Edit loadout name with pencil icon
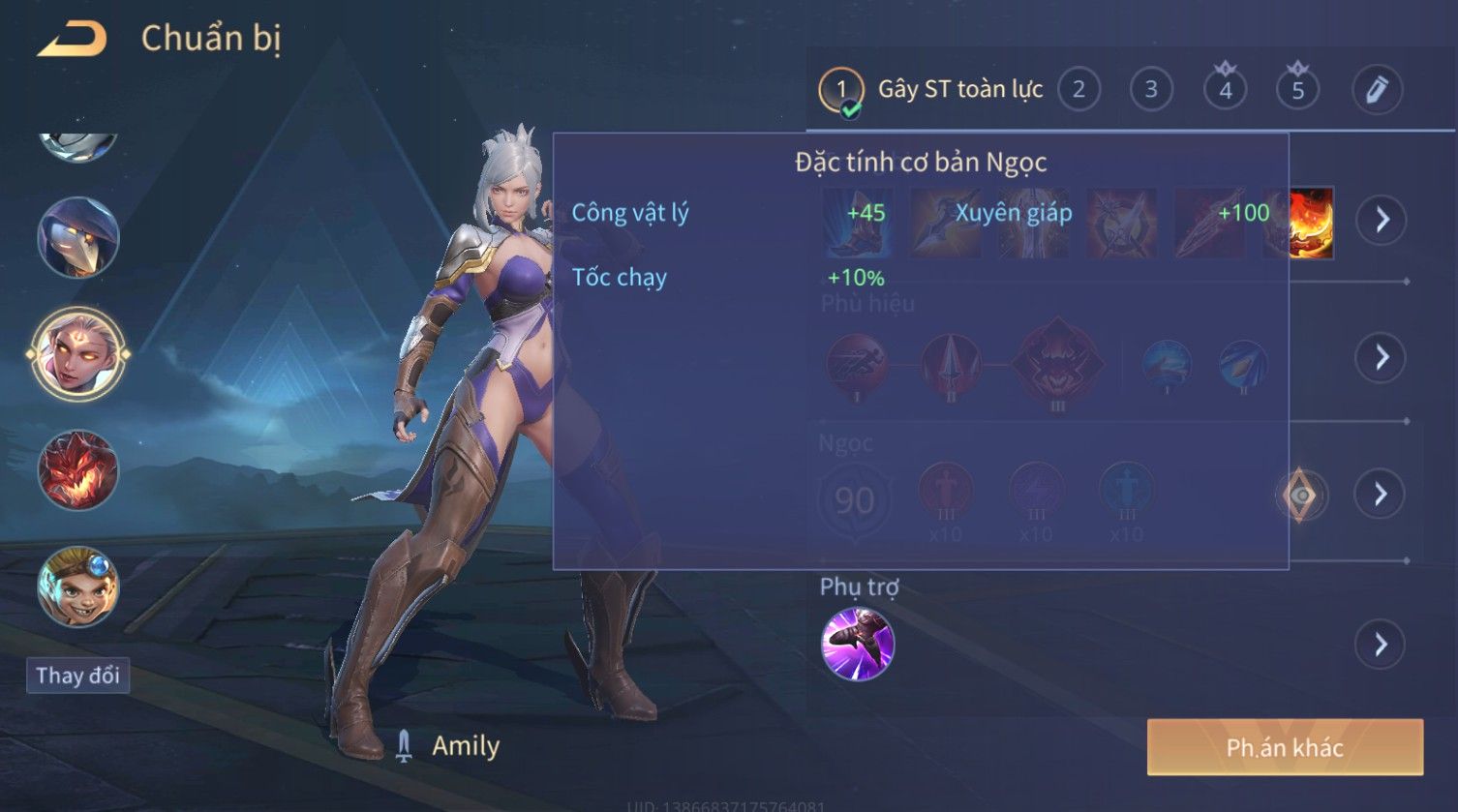The image size is (1458, 812). point(1377,90)
